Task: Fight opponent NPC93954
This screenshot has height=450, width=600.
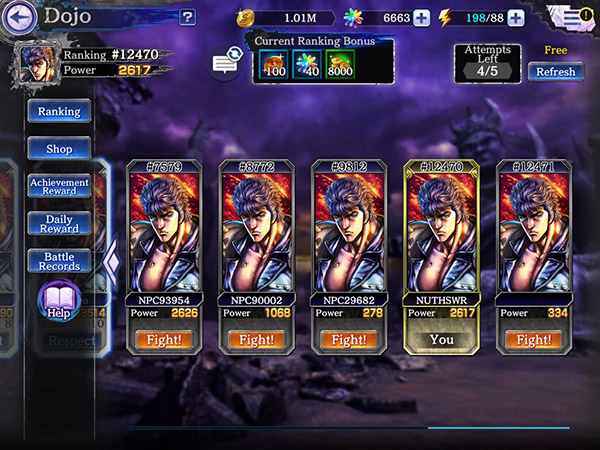Action: 165,340
